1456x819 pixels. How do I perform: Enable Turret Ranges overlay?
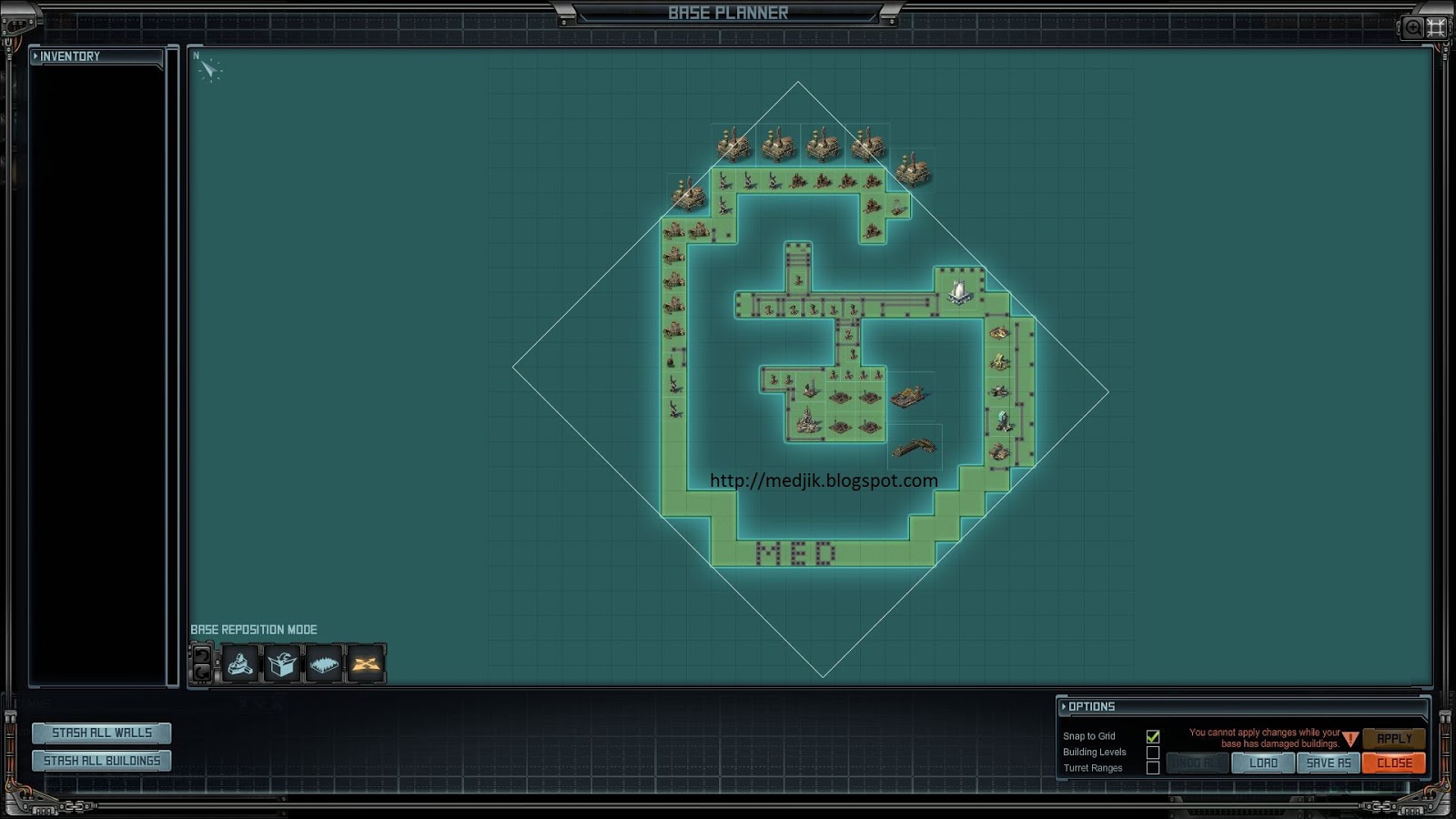coord(1154,768)
